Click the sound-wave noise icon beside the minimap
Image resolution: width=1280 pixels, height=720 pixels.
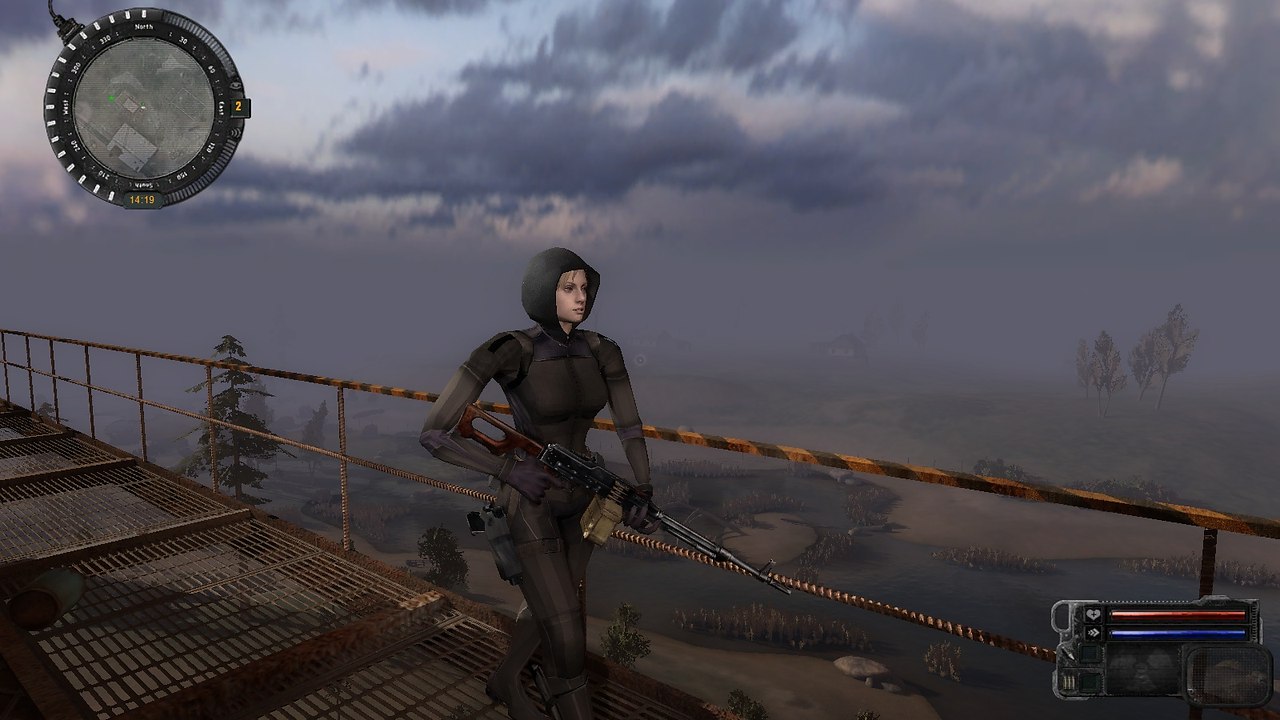(237, 135)
